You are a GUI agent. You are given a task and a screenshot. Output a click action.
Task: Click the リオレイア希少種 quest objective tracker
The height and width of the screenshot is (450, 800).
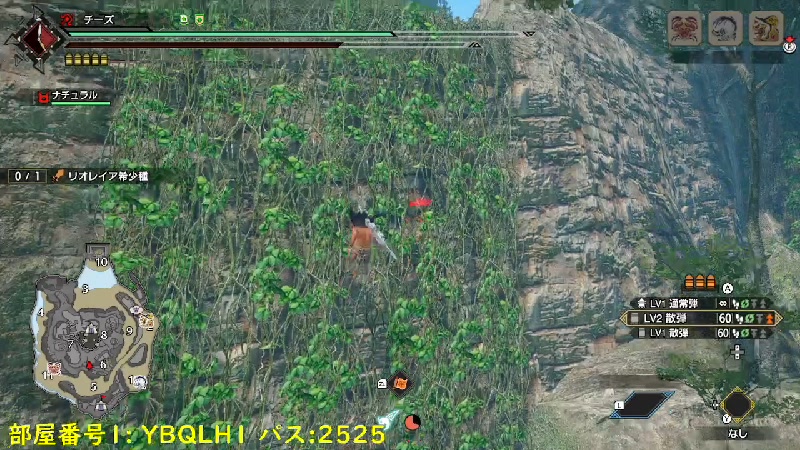pyautogui.click(x=83, y=176)
